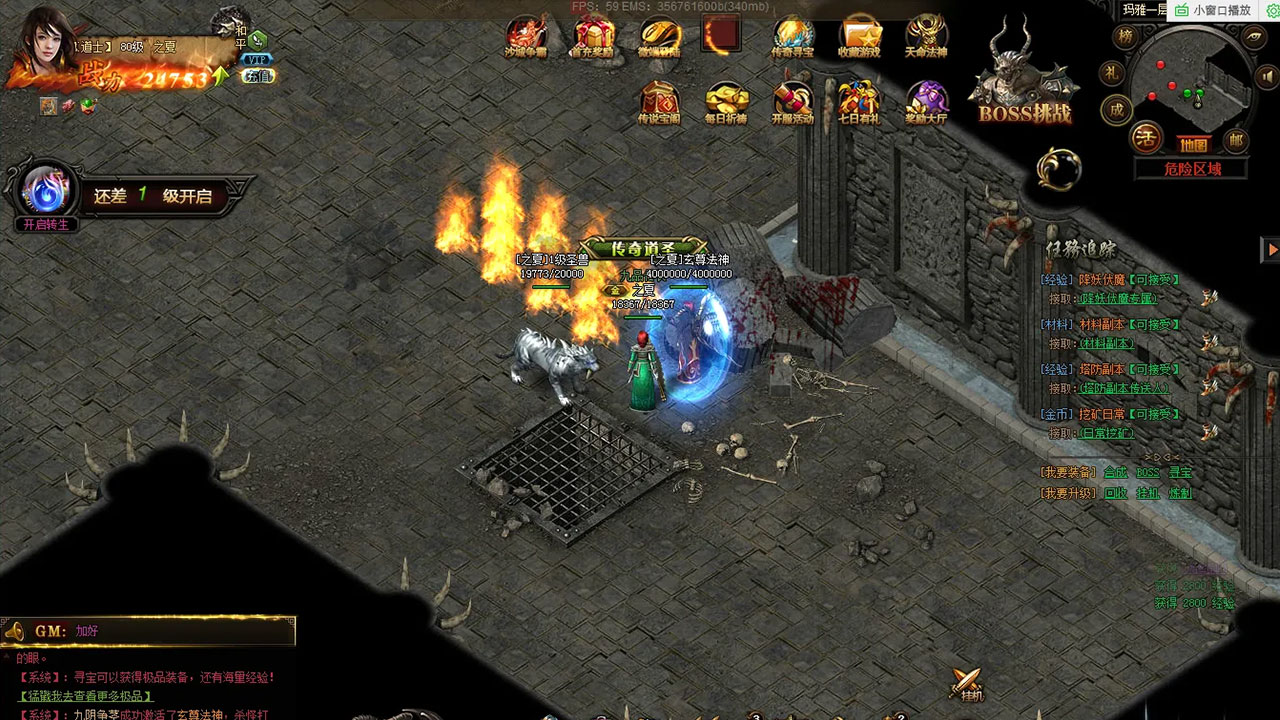Screen dimensions: 1280x720
Task: Open the 开启转生 rebirth orb
Action: pyautogui.click(x=46, y=192)
